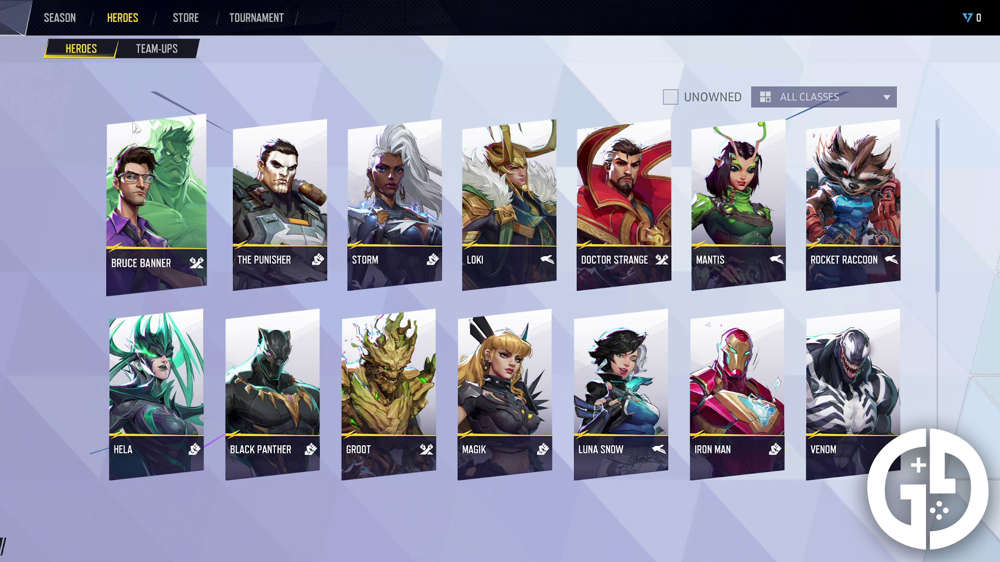1000x562 pixels.
Task: Open the Black Panther hero card
Action: tap(272, 393)
